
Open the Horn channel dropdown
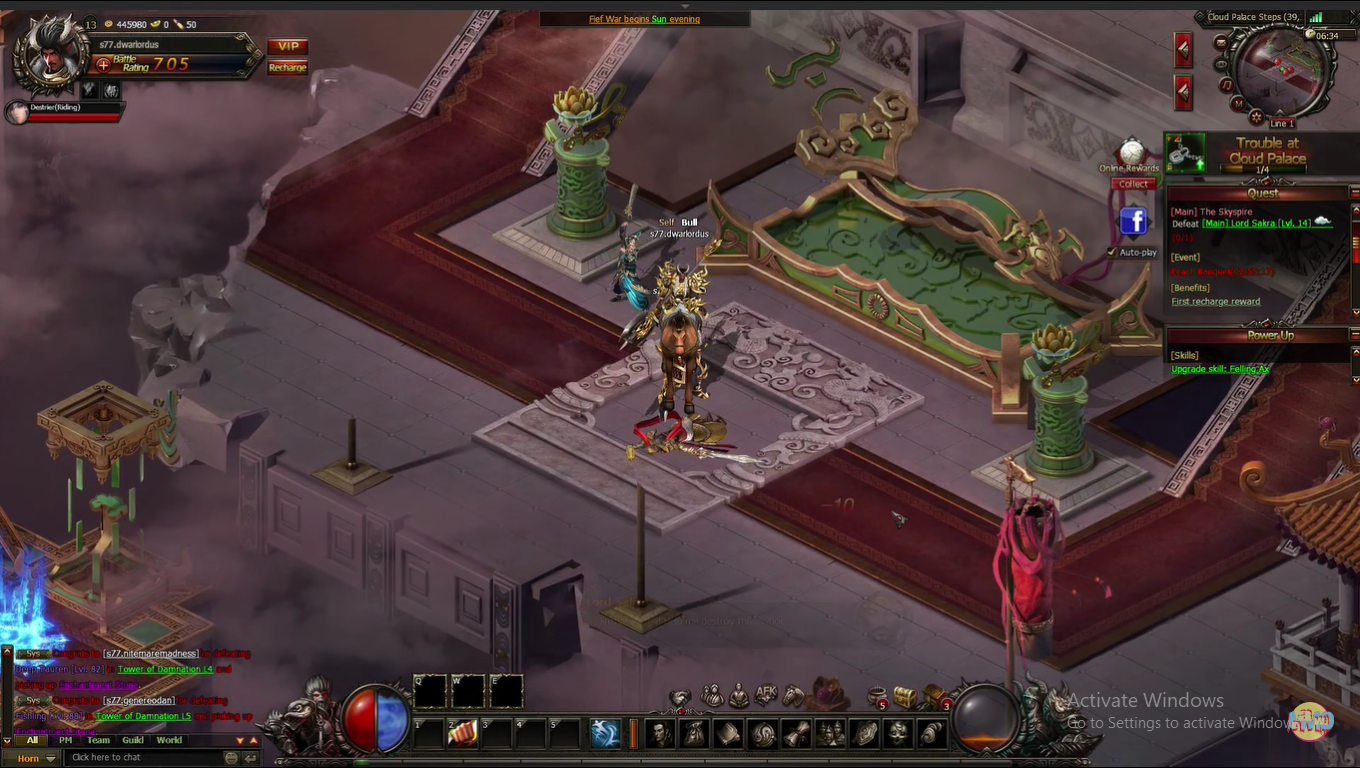33,758
